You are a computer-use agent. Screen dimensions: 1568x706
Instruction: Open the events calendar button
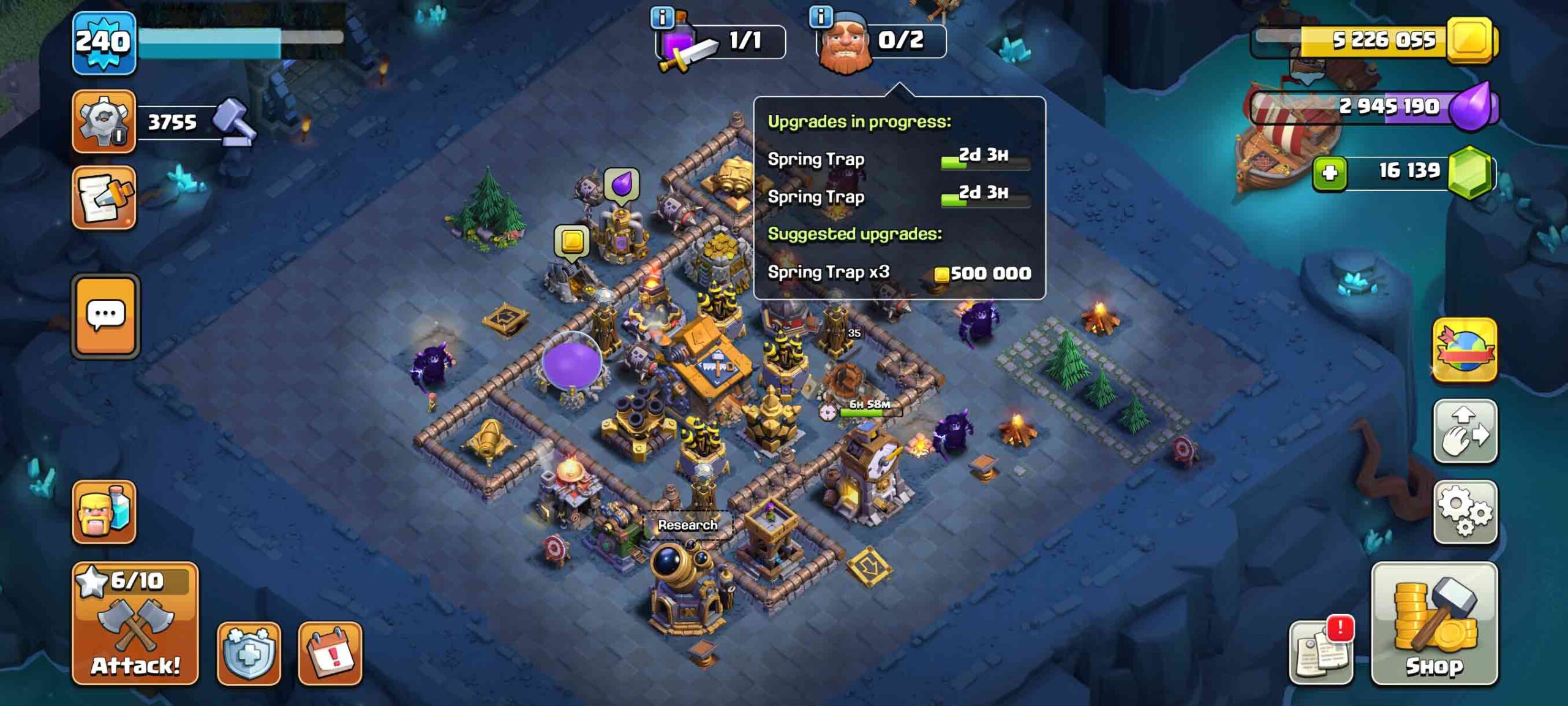(x=330, y=653)
